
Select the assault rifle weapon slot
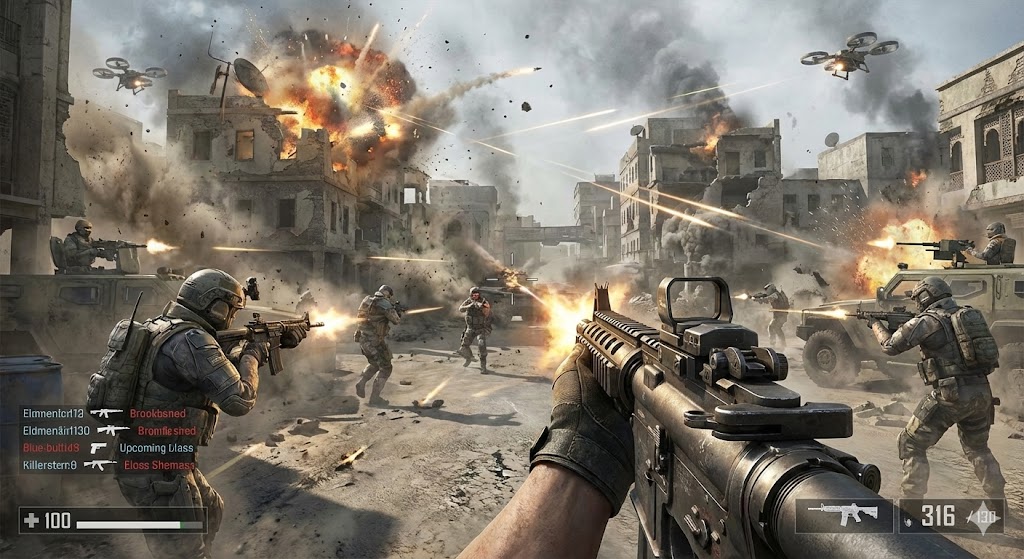point(842,515)
